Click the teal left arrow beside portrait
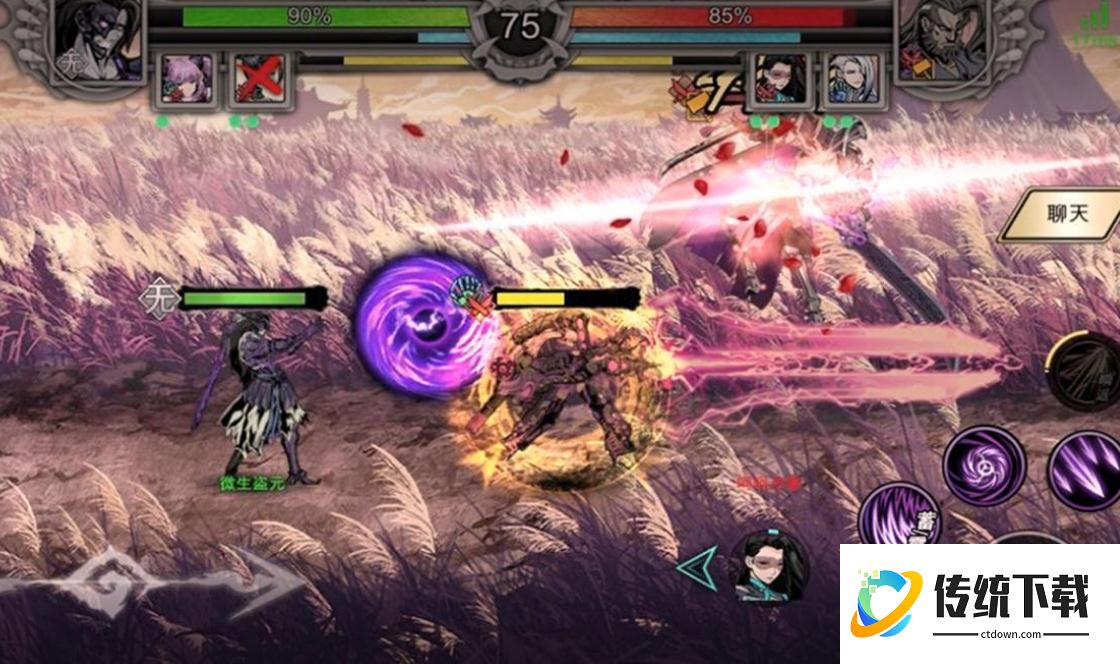Screen dimensions: 1120x664 point(698,567)
